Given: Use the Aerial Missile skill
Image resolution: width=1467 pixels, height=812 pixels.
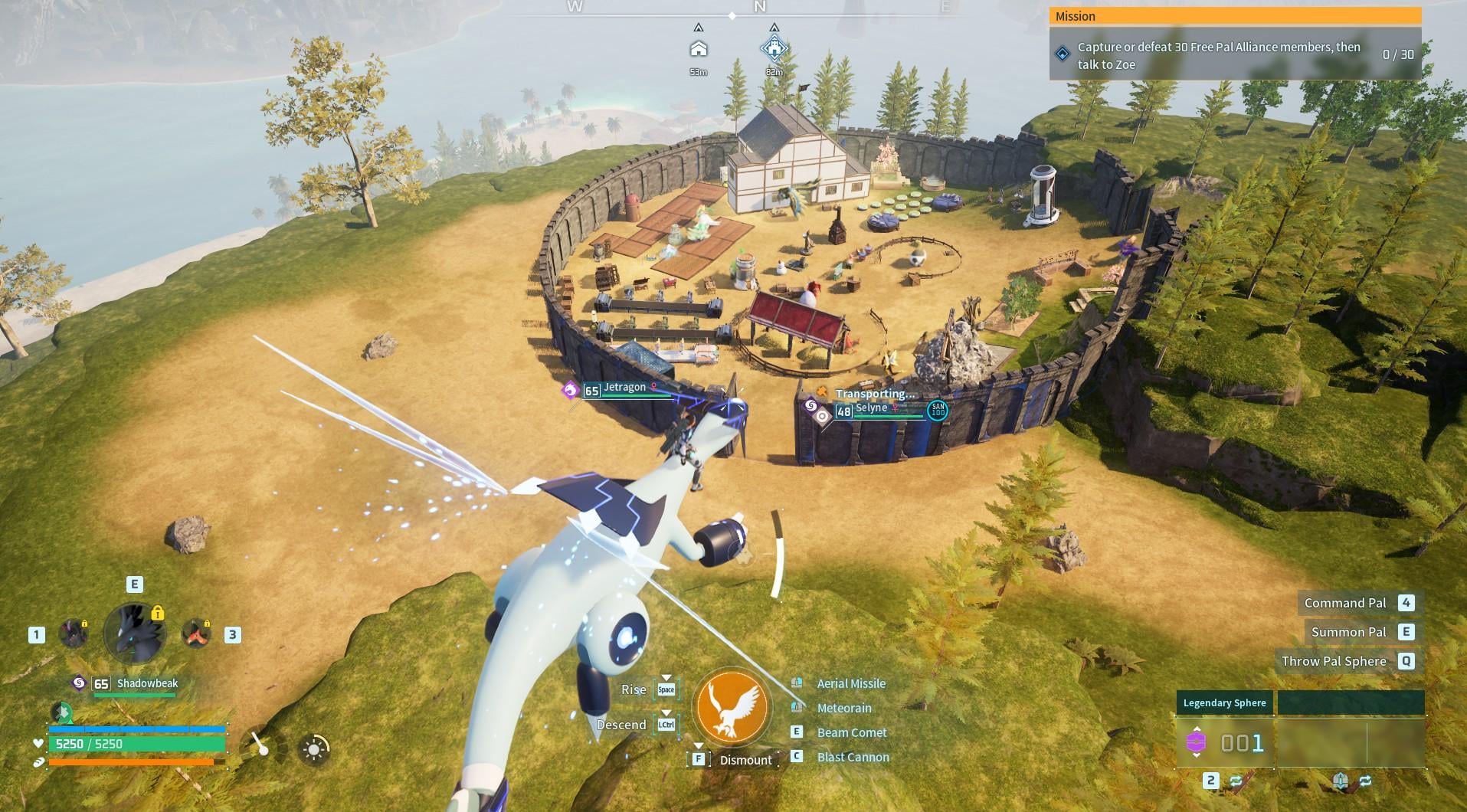Looking at the screenshot, I should [x=850, y=683].
